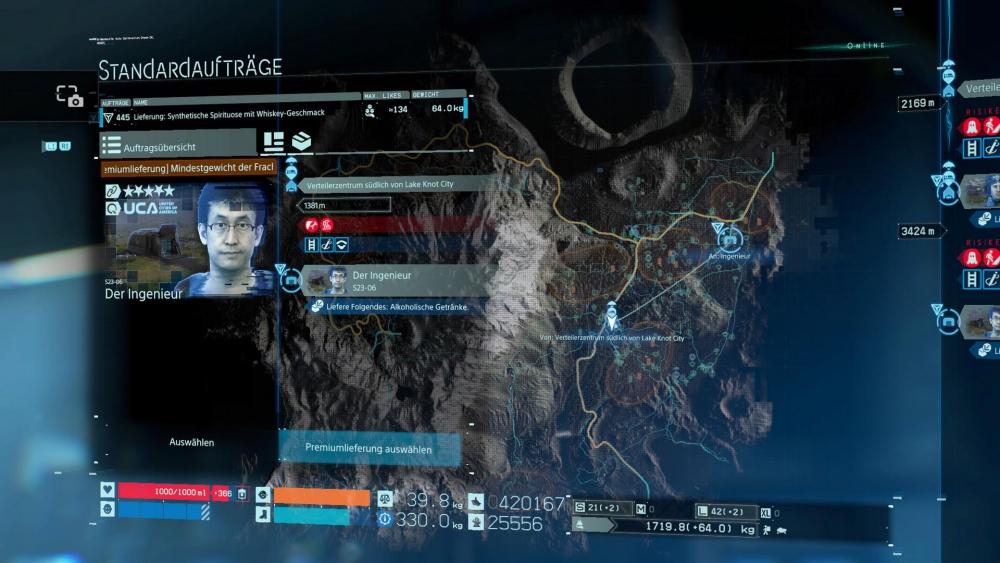Switch to the layout panel view icon
The height and width of the screenshot is (563, 1000).
[273, 141]
